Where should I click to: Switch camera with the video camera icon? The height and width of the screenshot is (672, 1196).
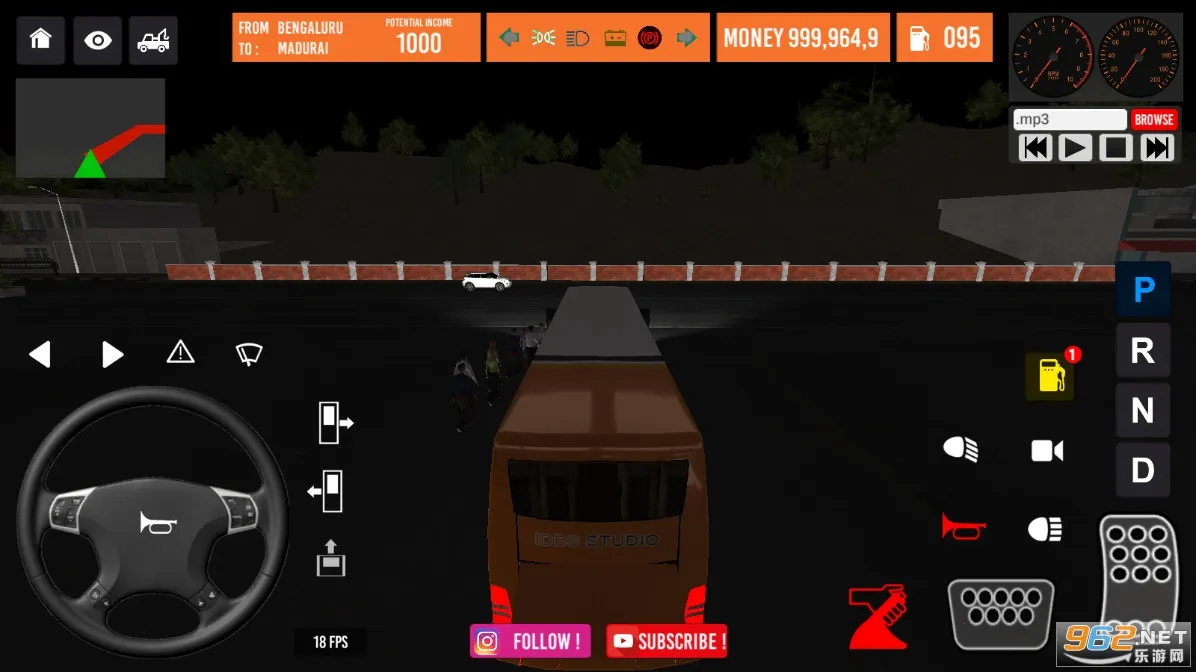pos(1047,451)
